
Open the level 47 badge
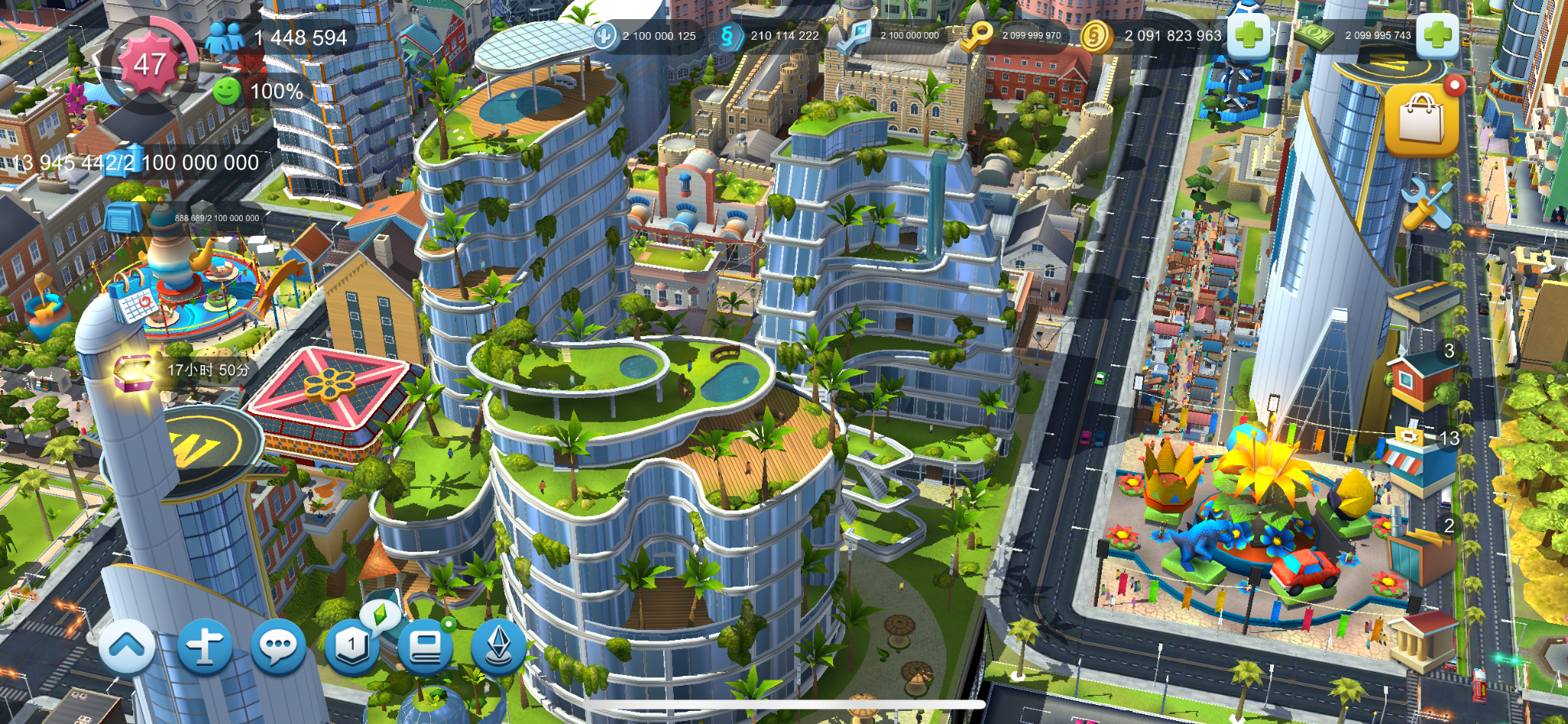pyautogui.click(x=149, y=64)
